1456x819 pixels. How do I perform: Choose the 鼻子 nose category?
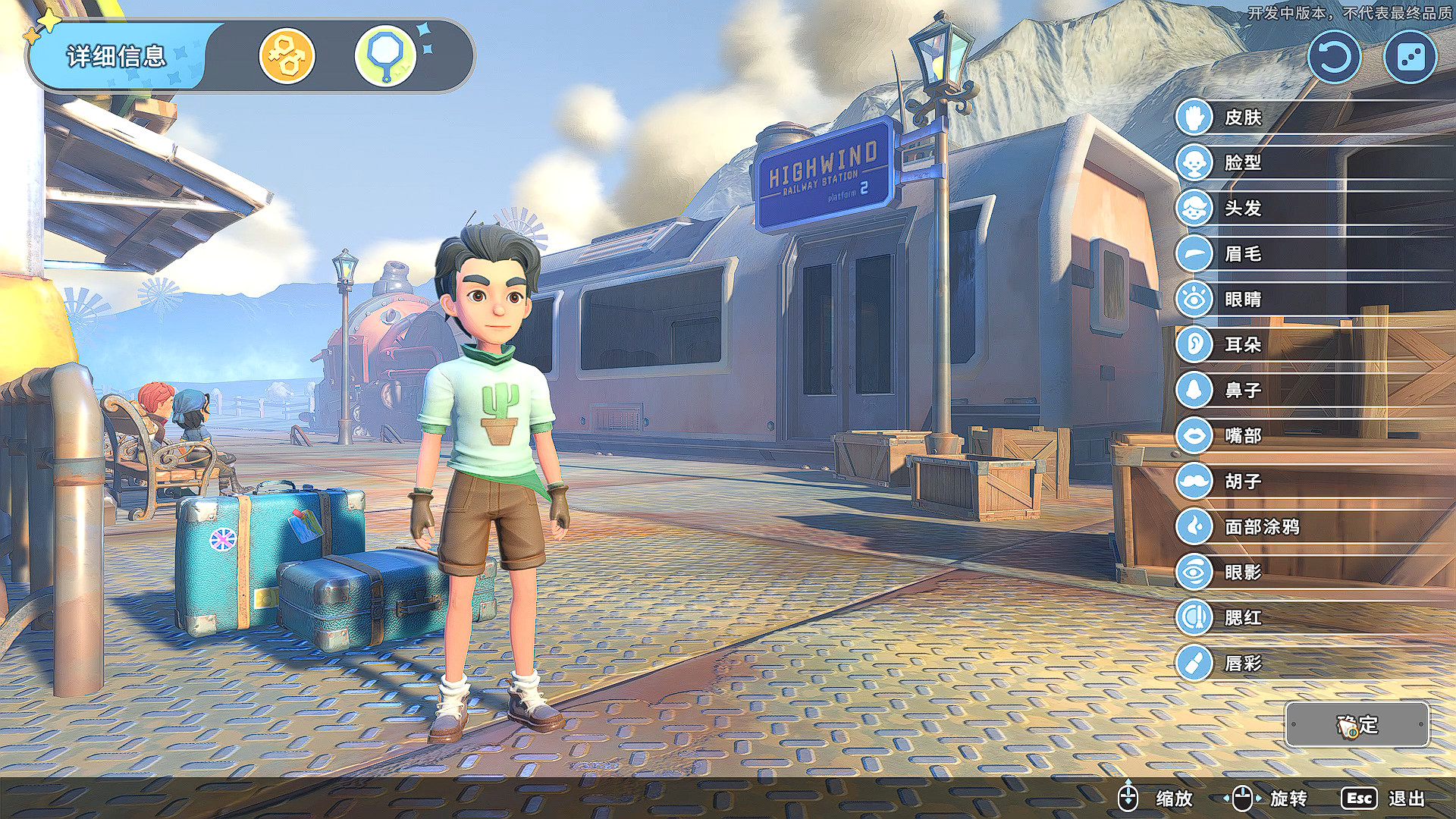(1242, 390)
